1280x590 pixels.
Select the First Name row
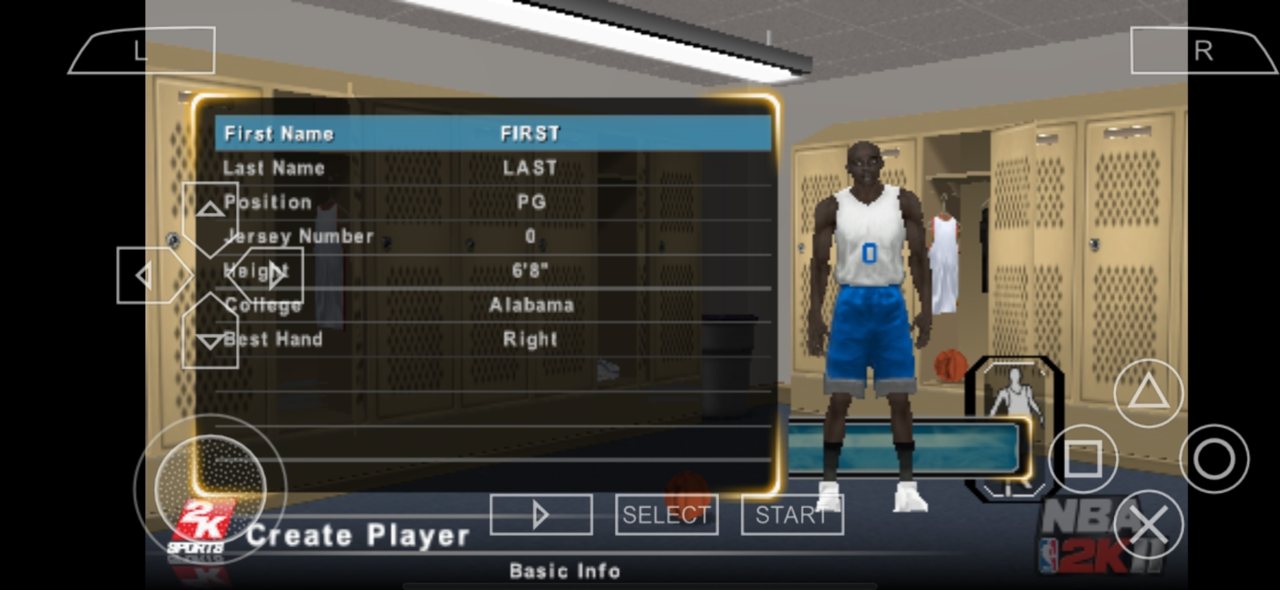click(x=493, y=133)
